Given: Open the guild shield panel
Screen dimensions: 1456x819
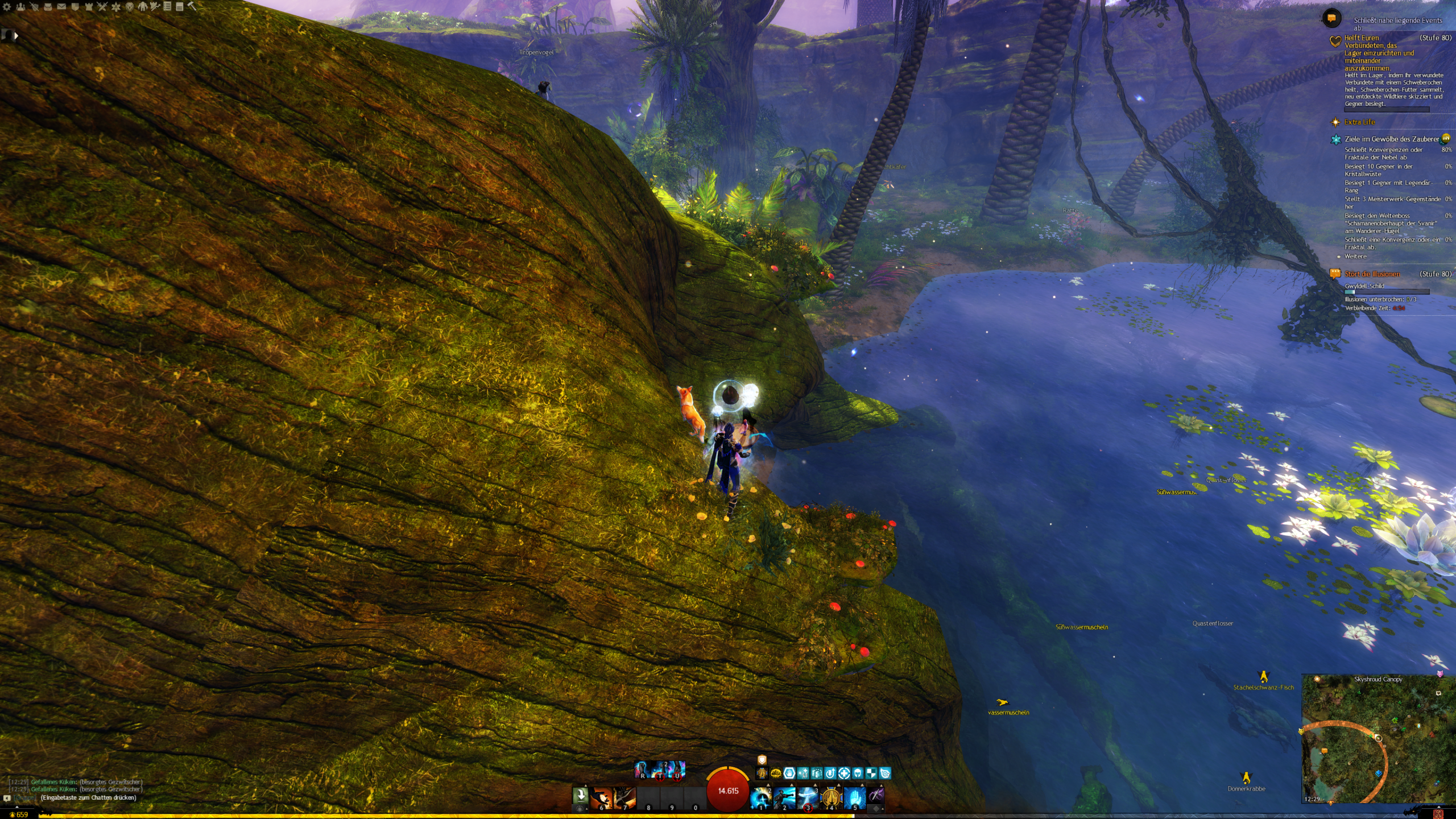Looking at the screenshot, I should pos(75,7).
